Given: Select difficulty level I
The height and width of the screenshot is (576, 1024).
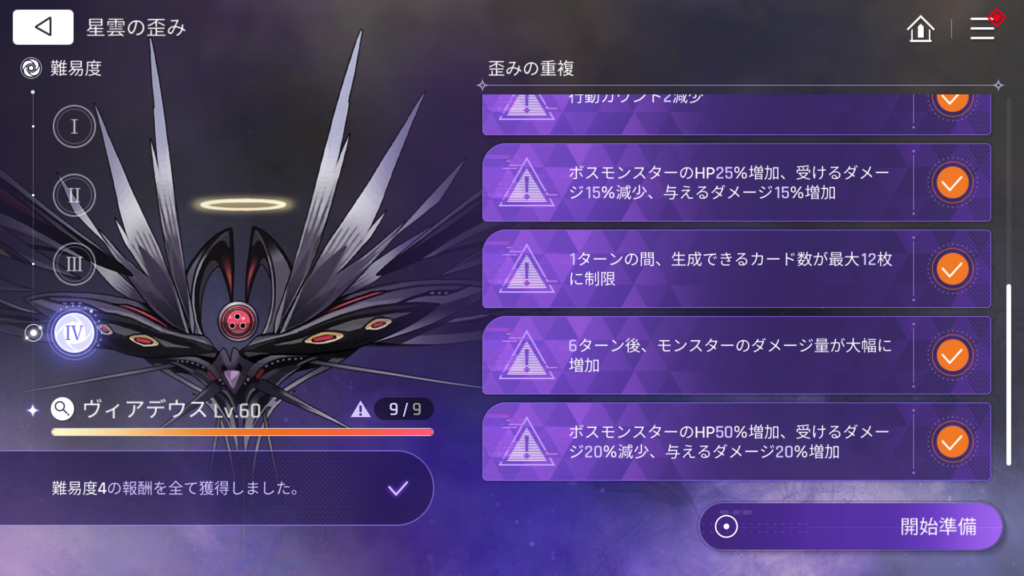Looking at the screenshot, I should click(74, 127).
